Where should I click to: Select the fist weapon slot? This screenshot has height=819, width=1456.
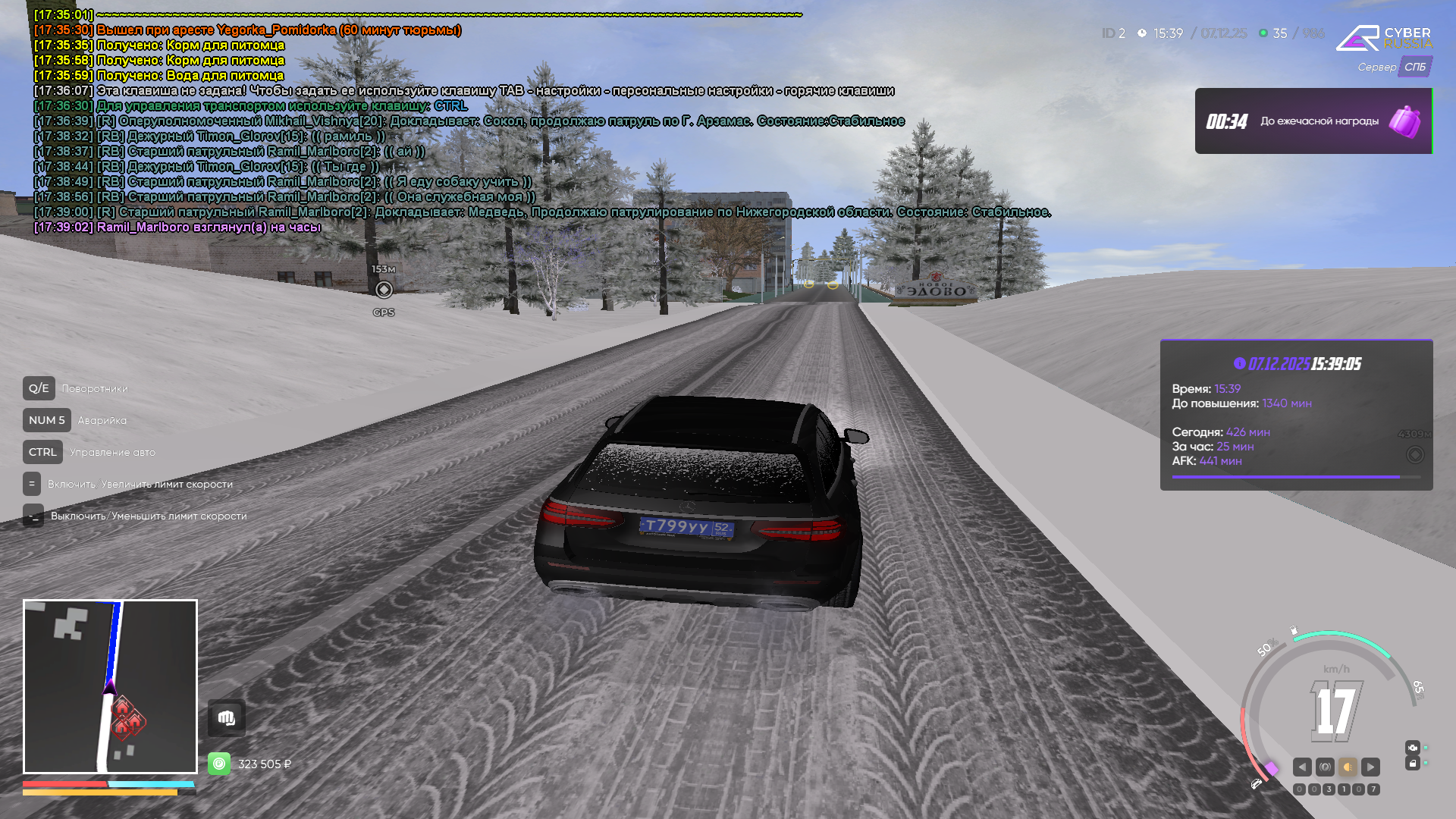click(x=226, y=717)
